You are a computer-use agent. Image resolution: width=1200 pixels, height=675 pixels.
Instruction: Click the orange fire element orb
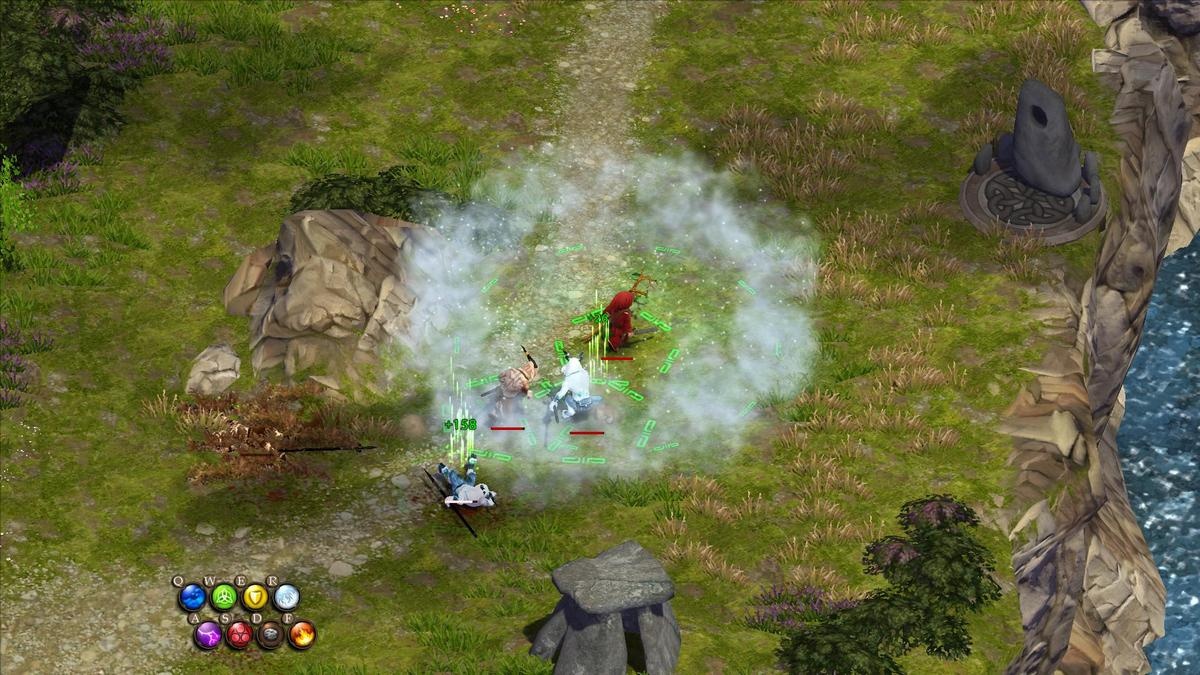click(x=302, y=634)
